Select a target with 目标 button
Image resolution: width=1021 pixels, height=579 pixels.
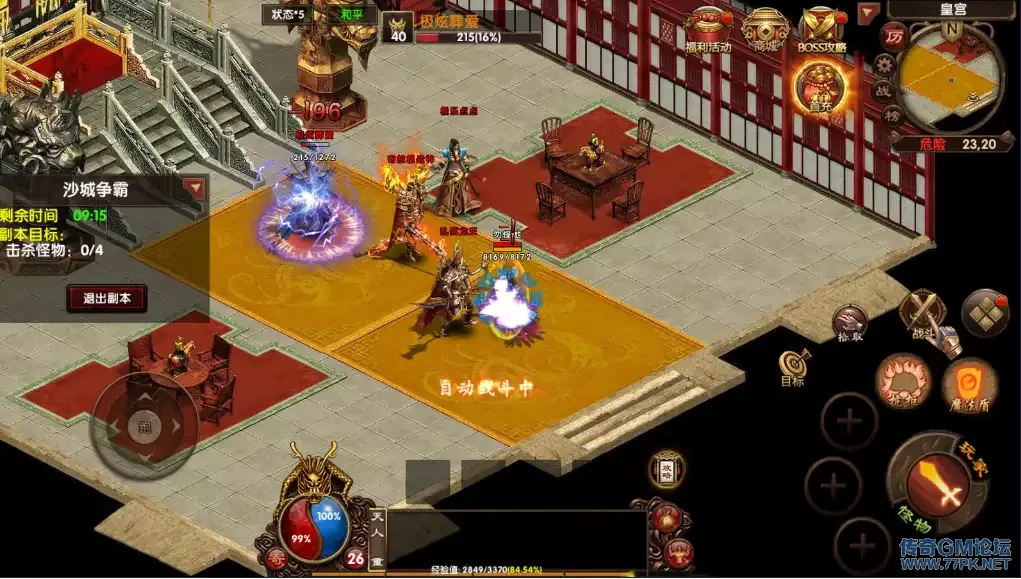pyautogui.click(x=794, y=367)
